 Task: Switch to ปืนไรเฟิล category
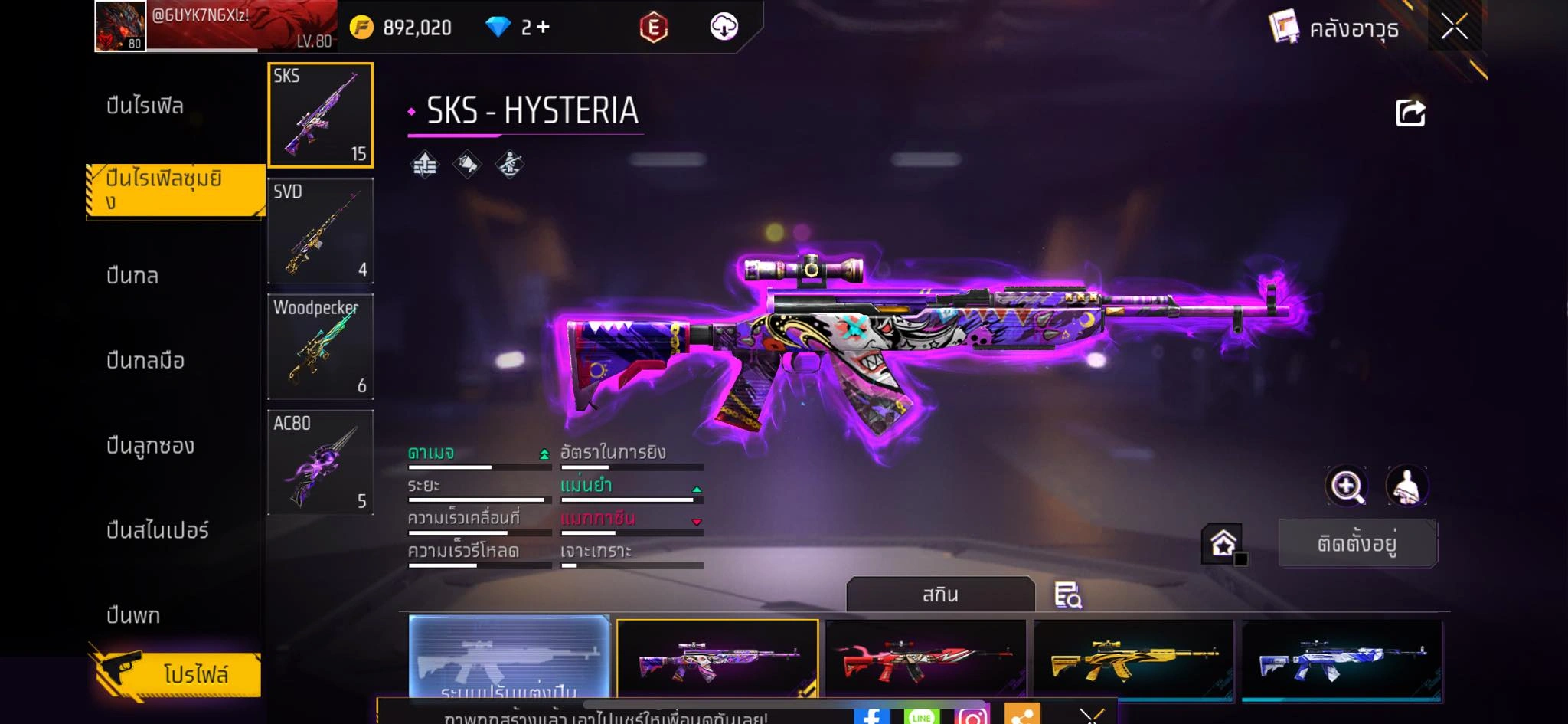[x=145, y=106]
